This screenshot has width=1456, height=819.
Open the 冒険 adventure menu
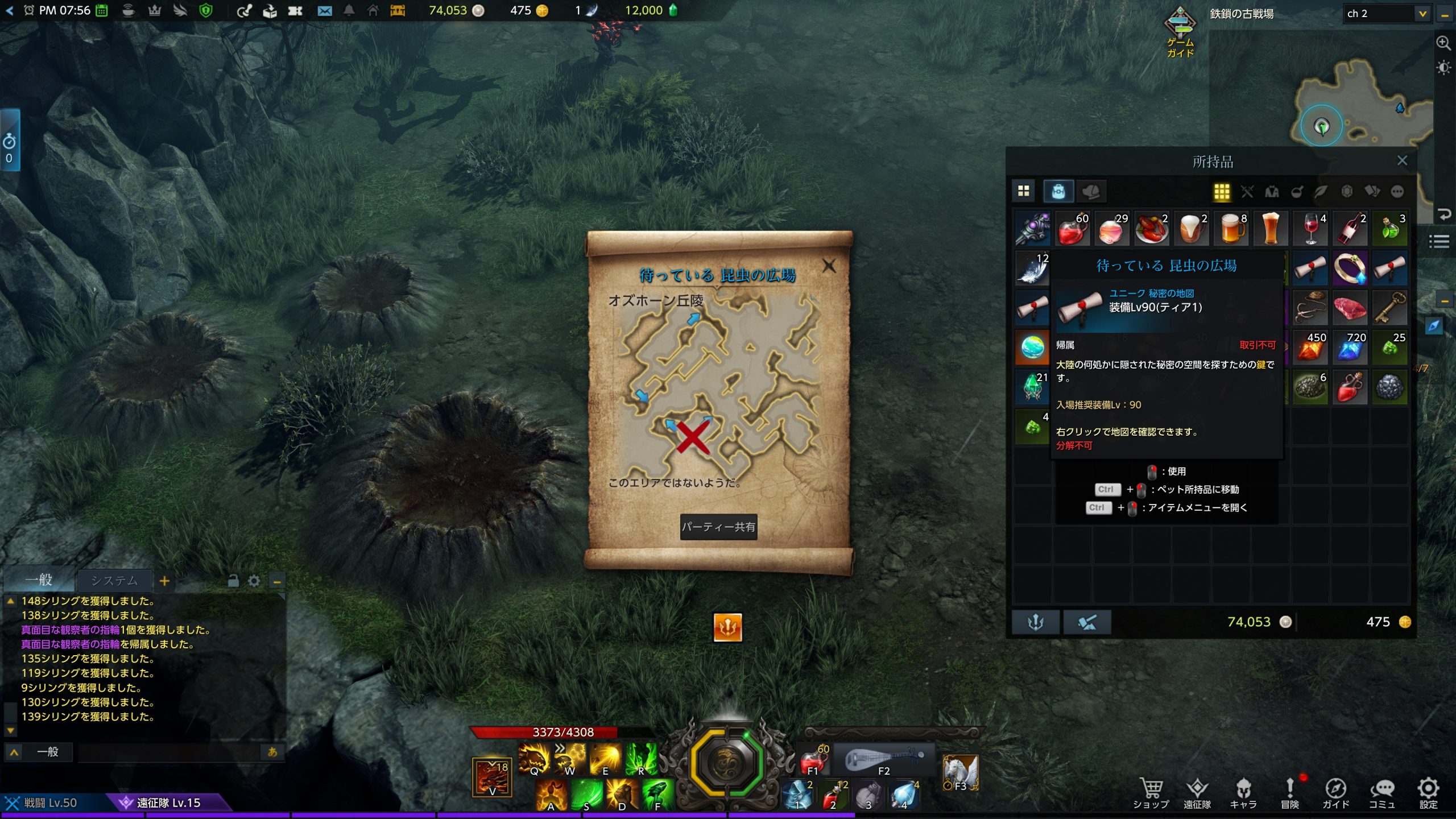(1289, 792)
